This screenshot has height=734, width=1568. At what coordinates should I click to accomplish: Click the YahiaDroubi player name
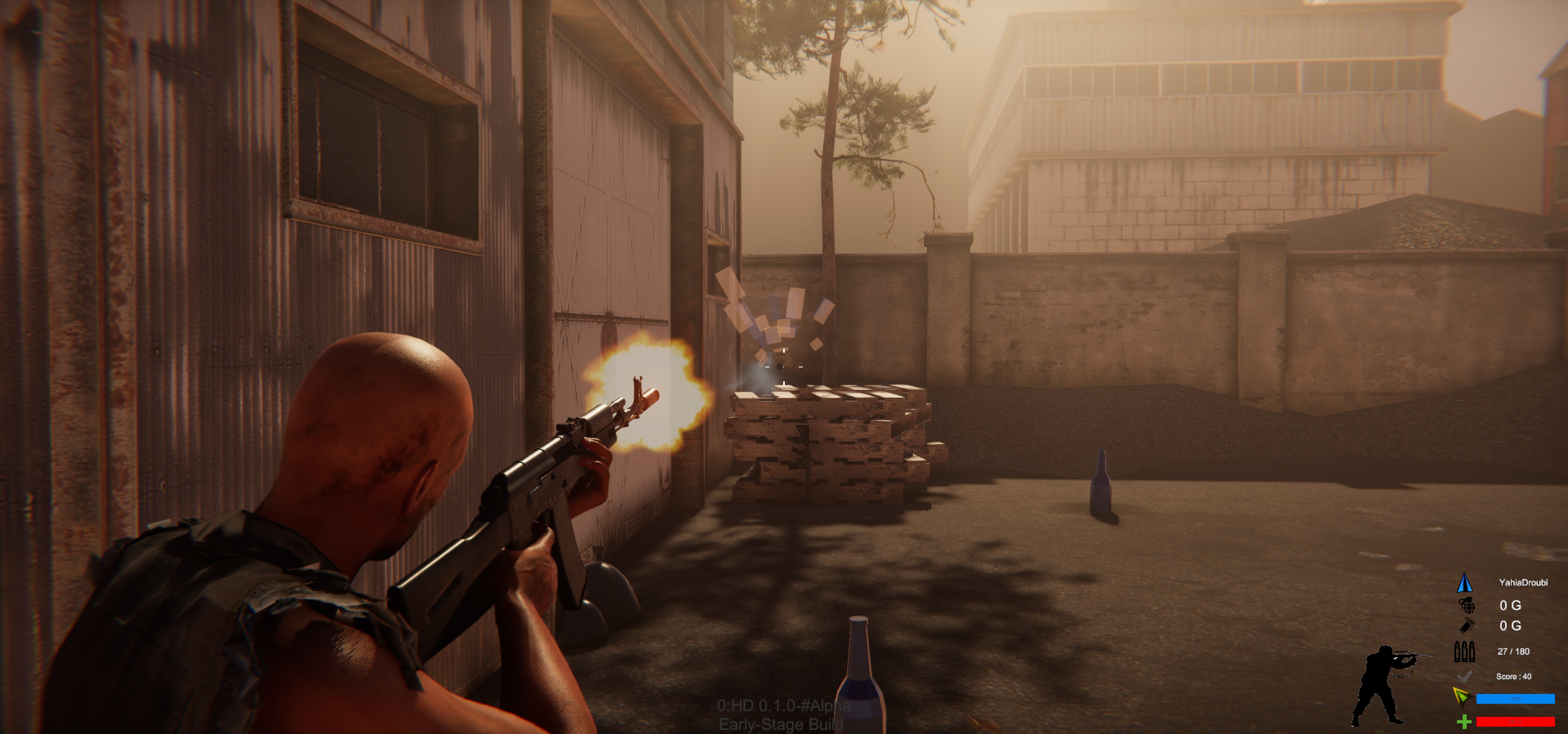coord(1523,583)
